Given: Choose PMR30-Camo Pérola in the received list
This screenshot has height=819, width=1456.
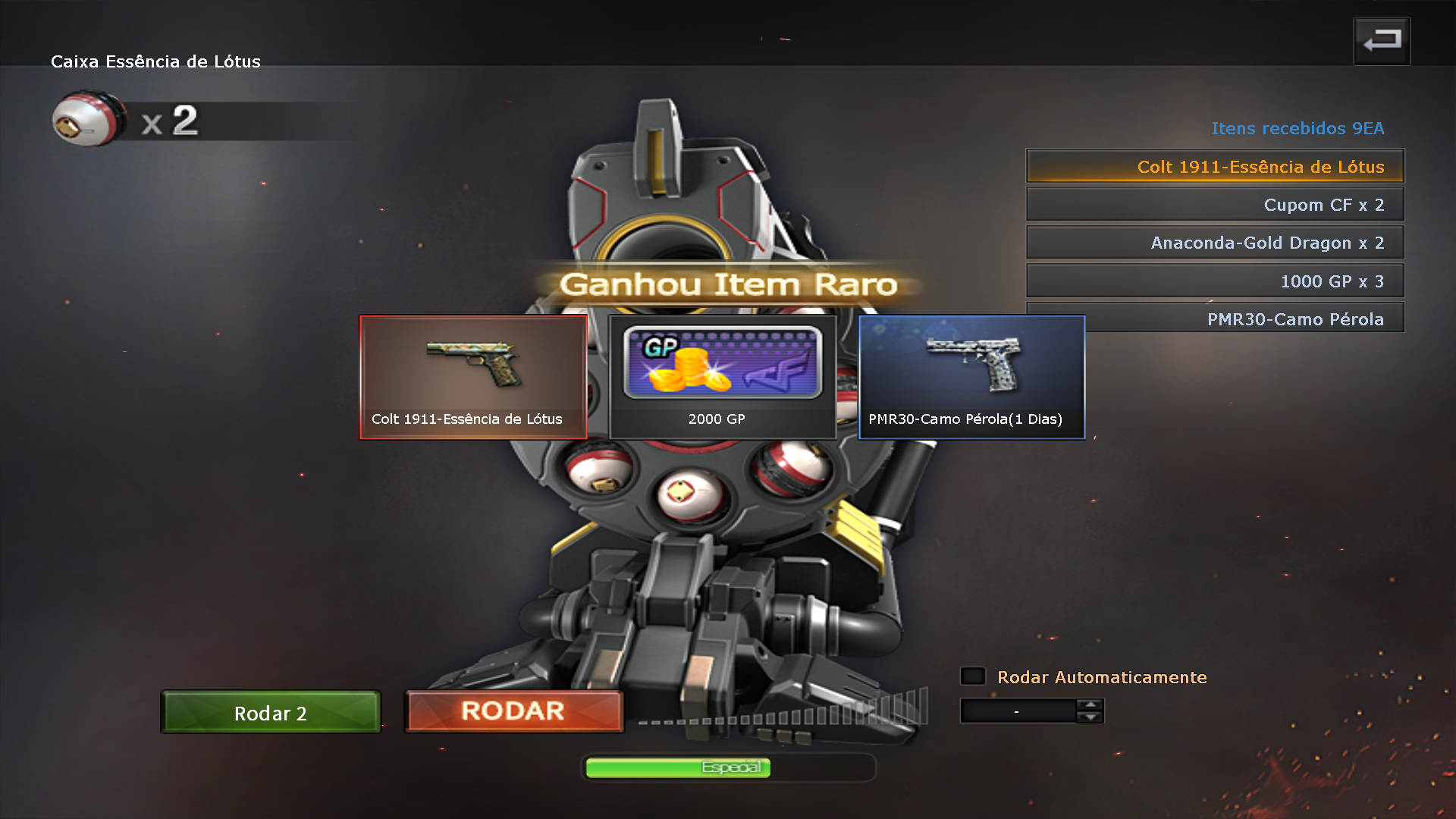Looking at the screenshot, I should [x=1244, y=319].
